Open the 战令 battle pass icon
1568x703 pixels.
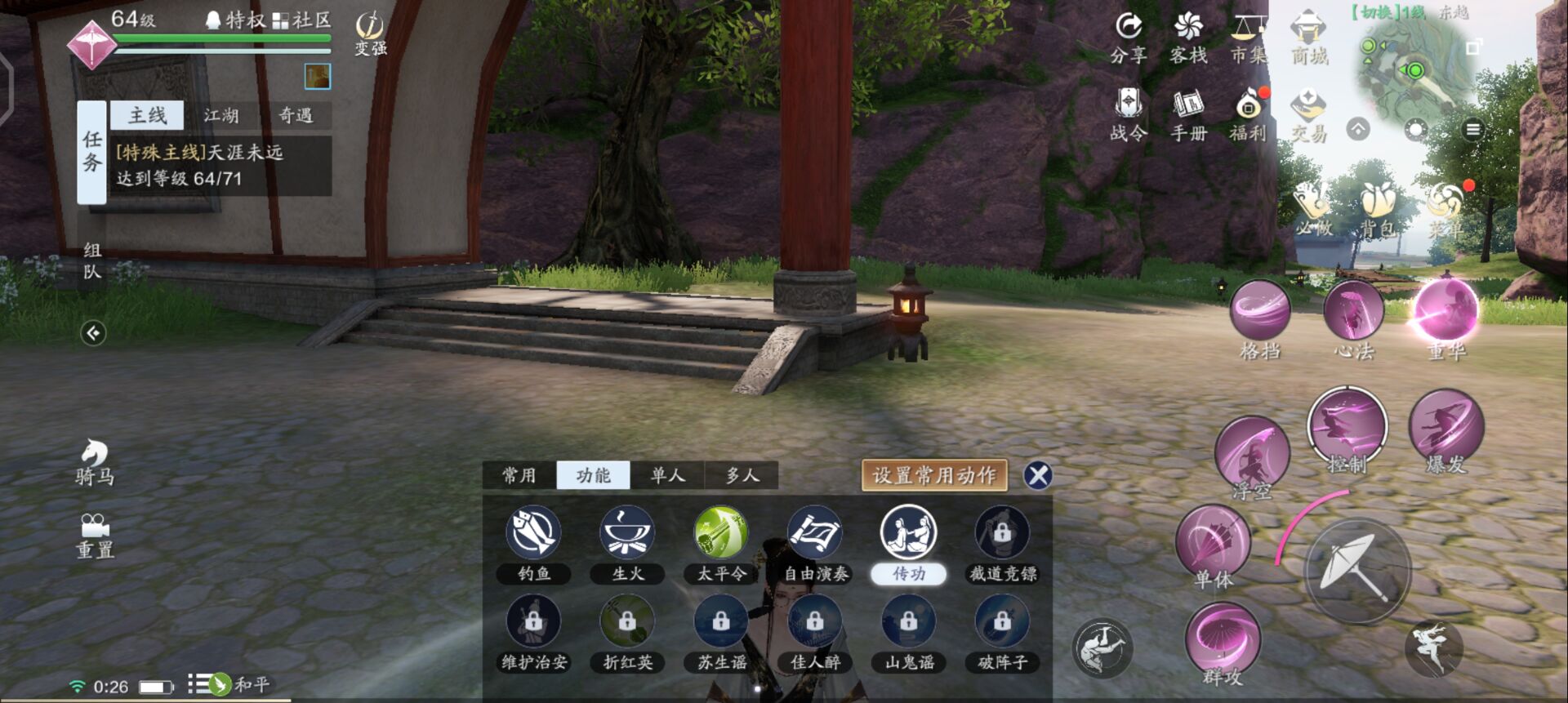point(1129,114)
